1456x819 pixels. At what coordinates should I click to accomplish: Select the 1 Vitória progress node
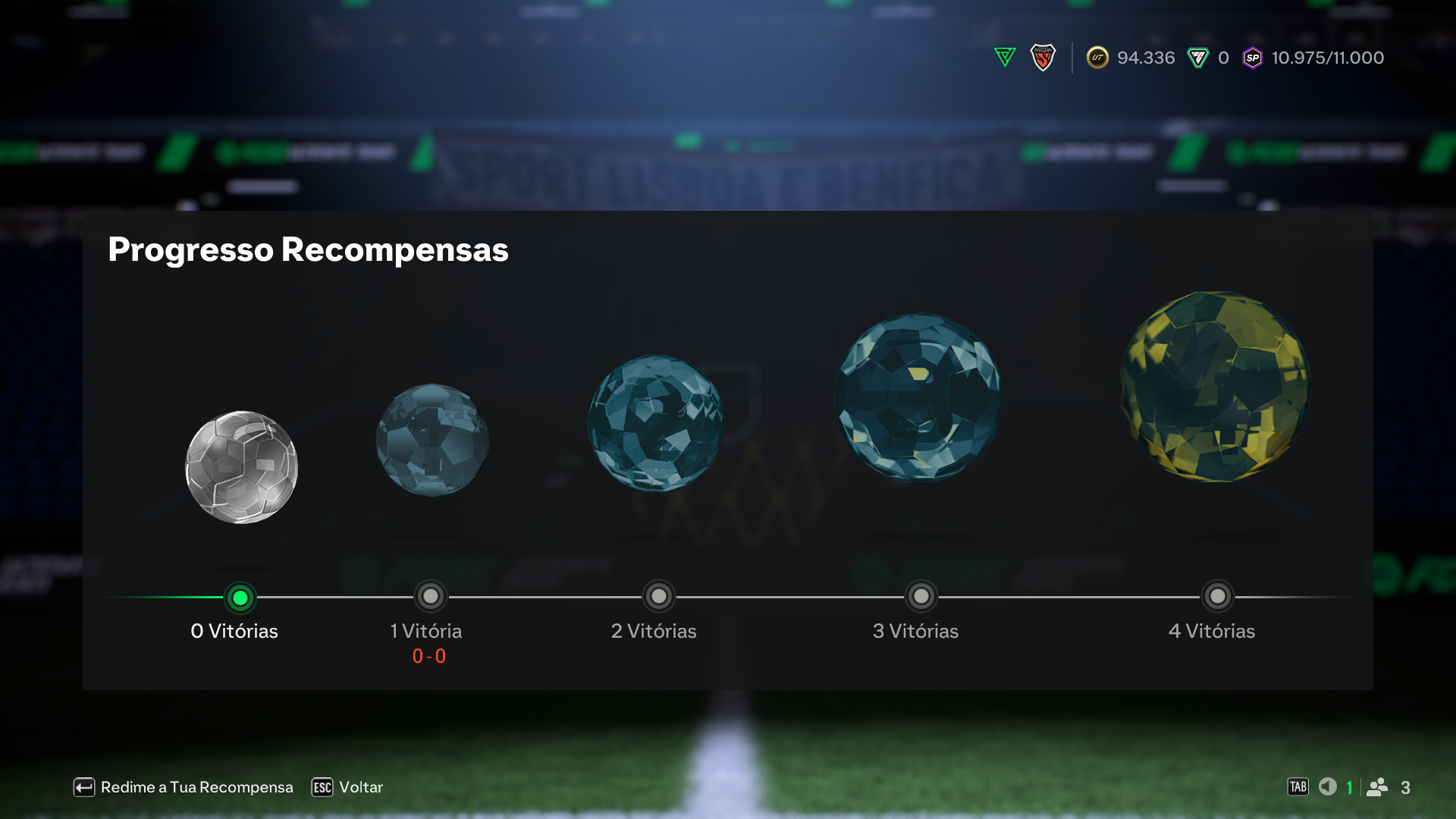pyautogui.click(x=431, y=598)
